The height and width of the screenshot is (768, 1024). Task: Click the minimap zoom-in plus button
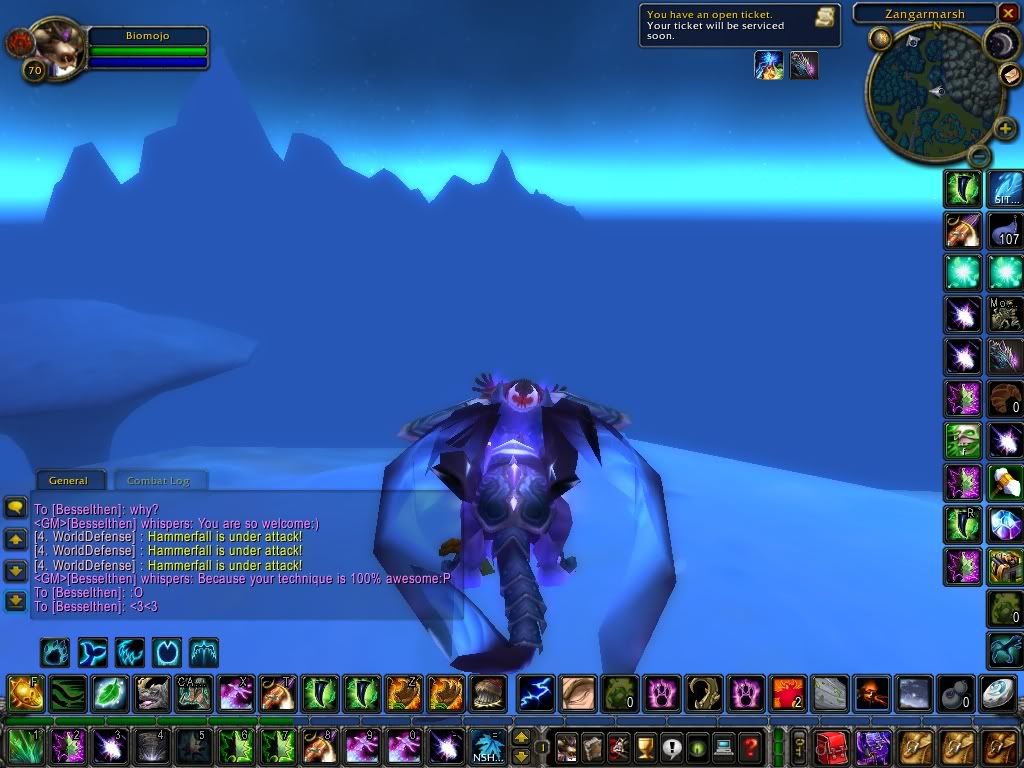pos(1005,129)
